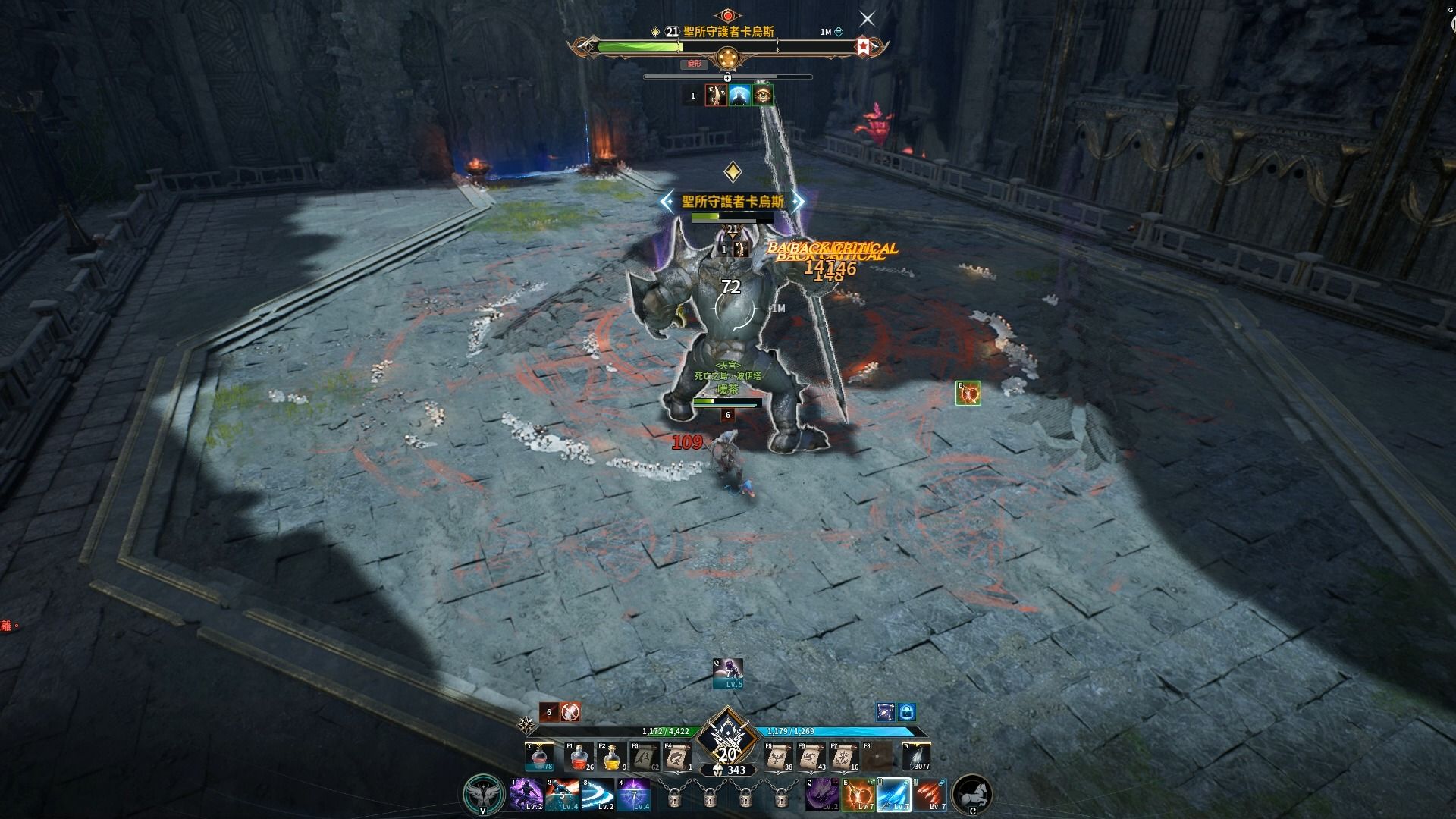This screenshot has height=819, width=1456.
Task: Activate the F5 winged scroll
Action: click(778, 757)
